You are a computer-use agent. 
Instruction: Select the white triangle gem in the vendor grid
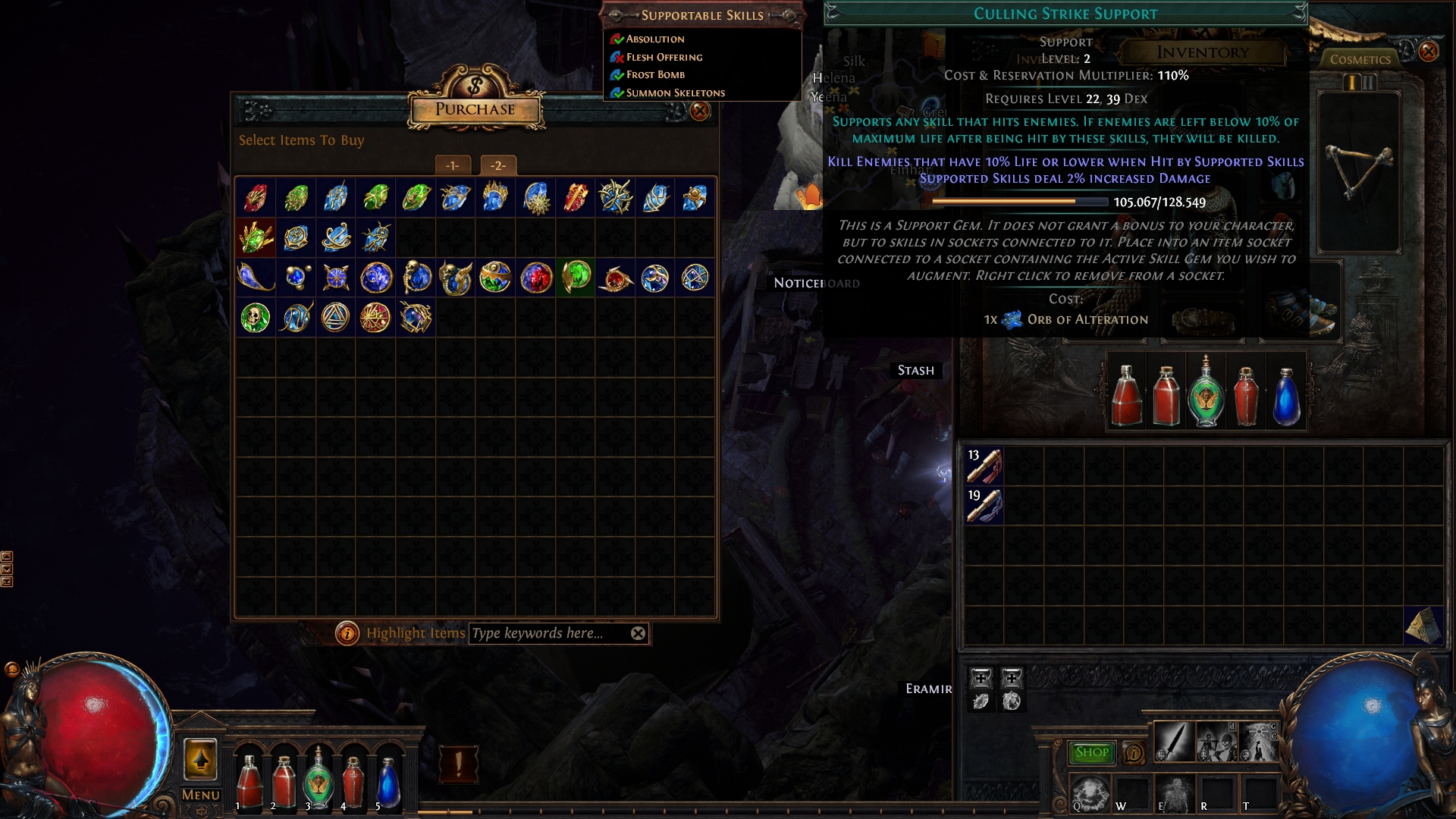335,318
